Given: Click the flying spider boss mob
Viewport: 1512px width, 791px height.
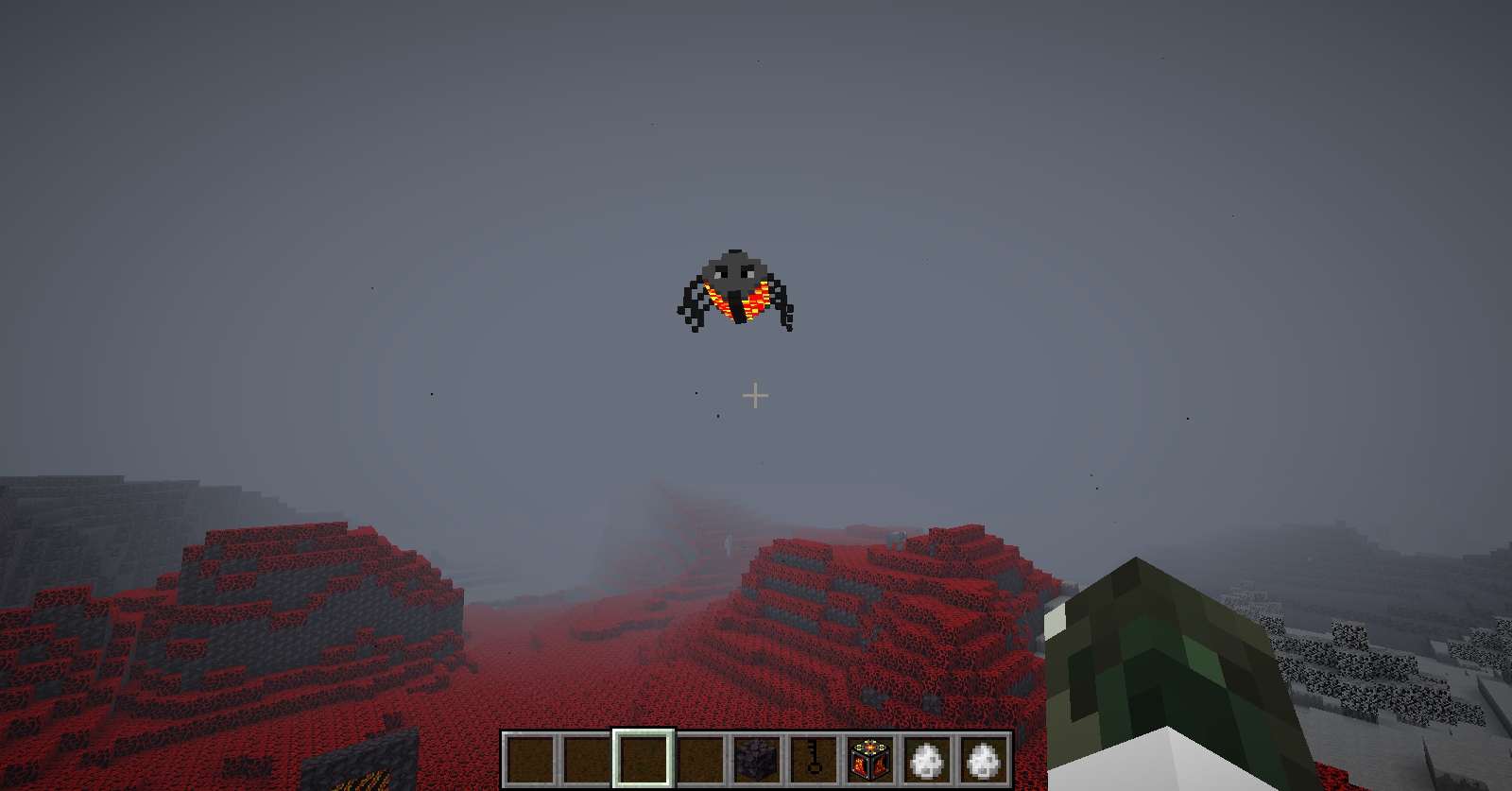Looking at the screenshot, I should tap(735, 284).
